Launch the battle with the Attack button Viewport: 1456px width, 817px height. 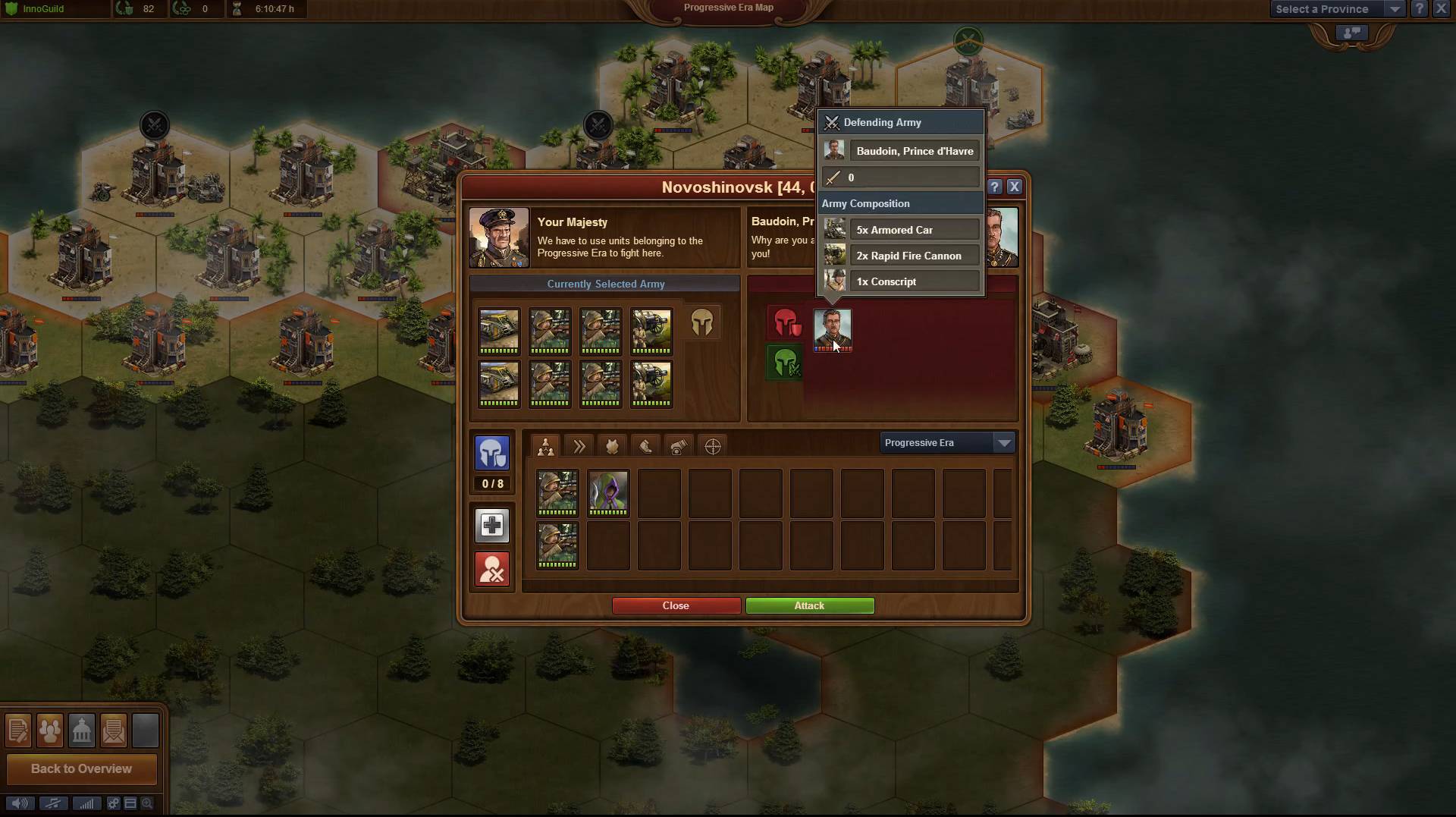pos(809,605)
